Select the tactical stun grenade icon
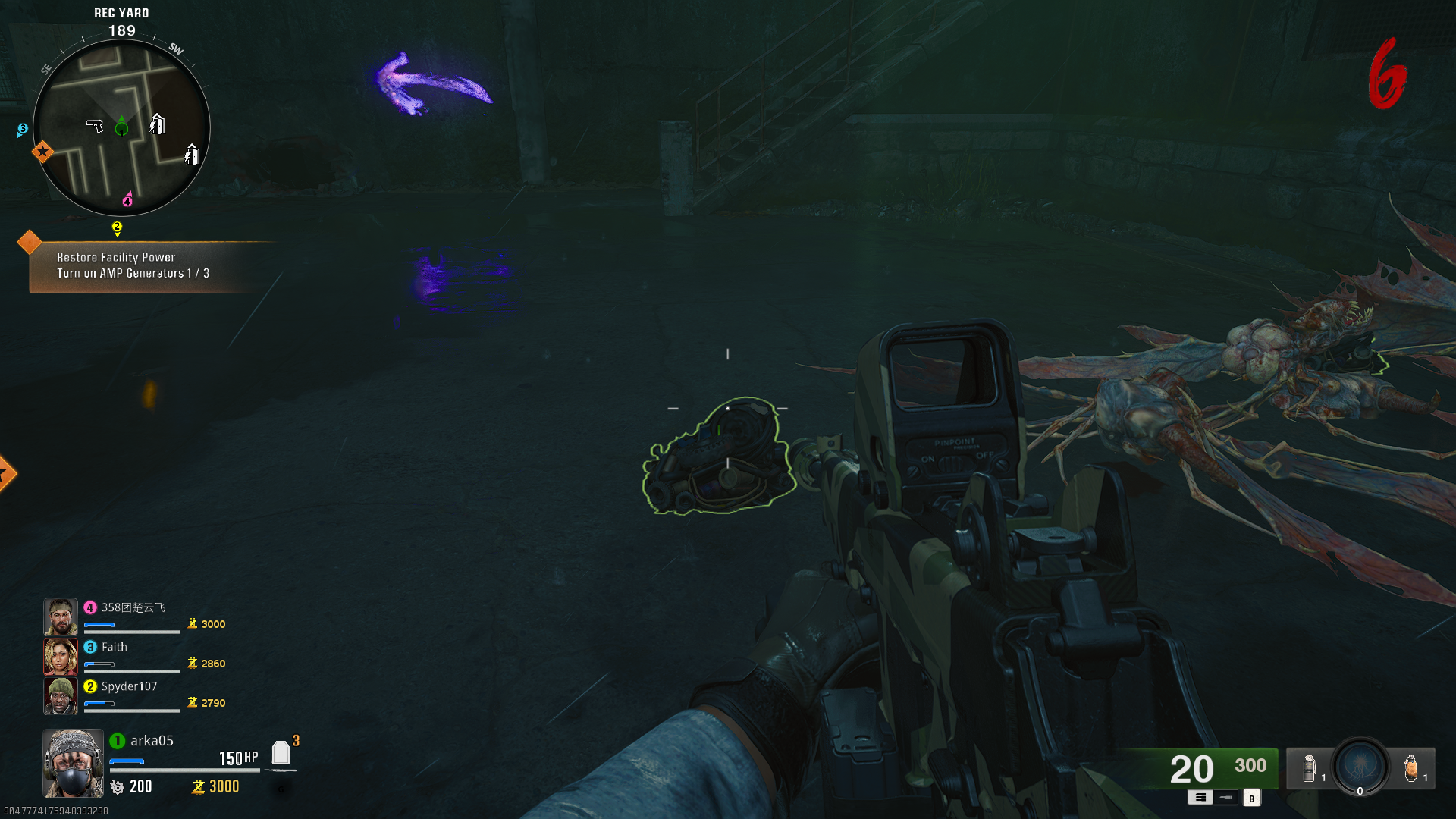The image size is (1456, 819). (1309, 767)
